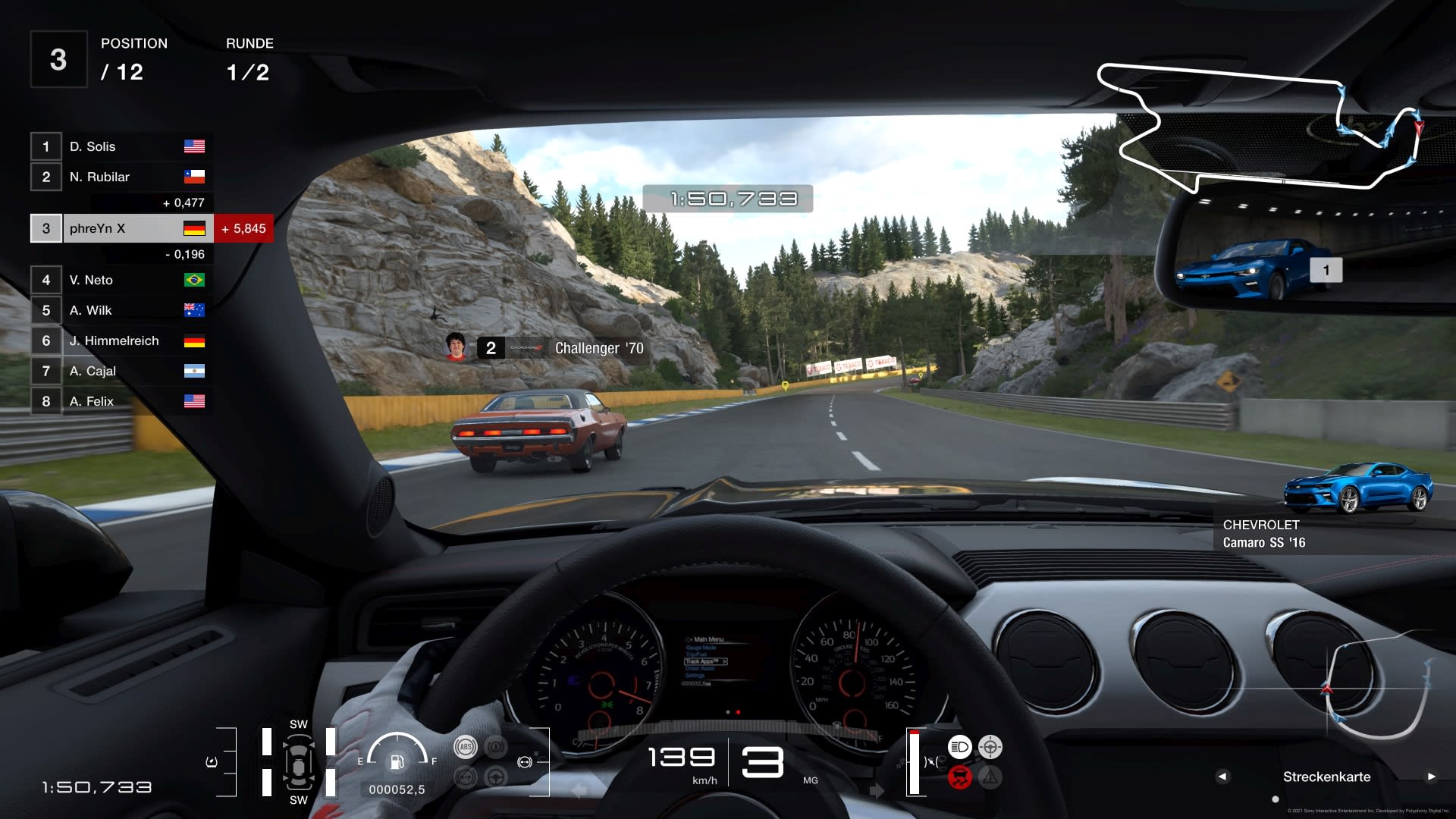
Task: Click the highlighted phreYn X standings row
Action: pos(121,228)
